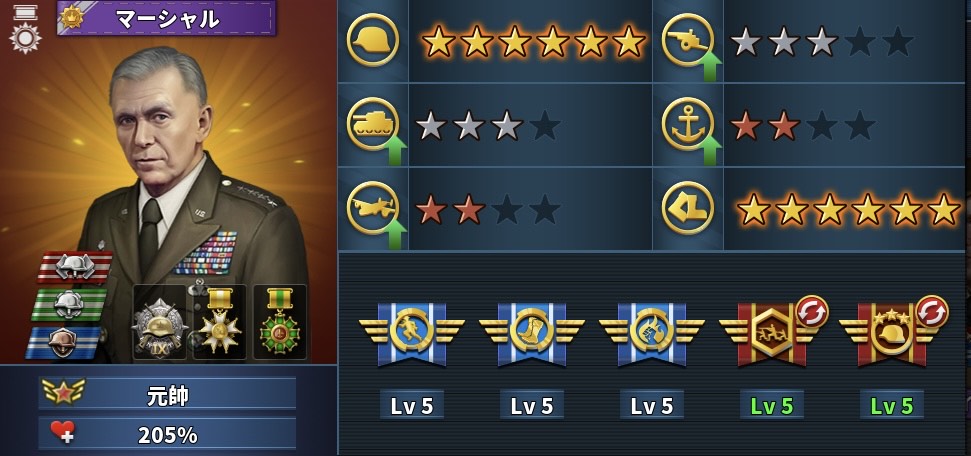
Task: Click the マーシャル general name banner
Action: [x=167, y=18]
